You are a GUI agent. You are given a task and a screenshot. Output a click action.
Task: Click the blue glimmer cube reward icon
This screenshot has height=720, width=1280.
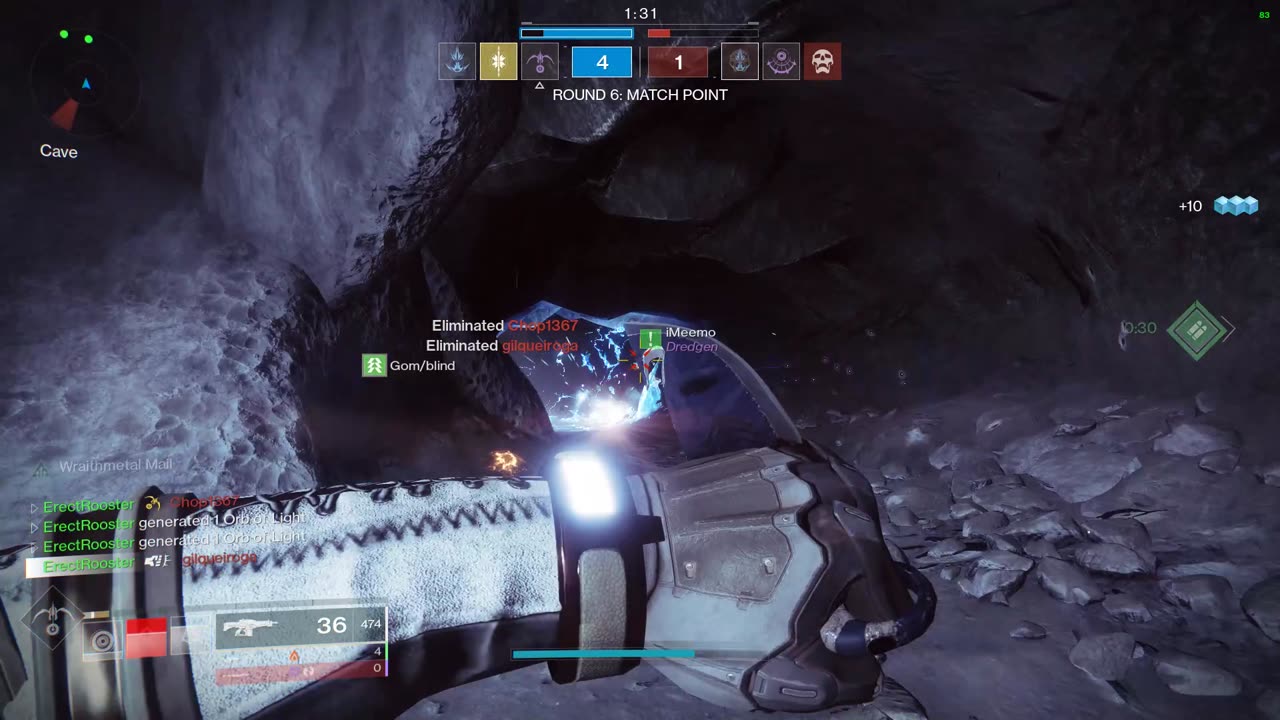[x=1235, y=206]
